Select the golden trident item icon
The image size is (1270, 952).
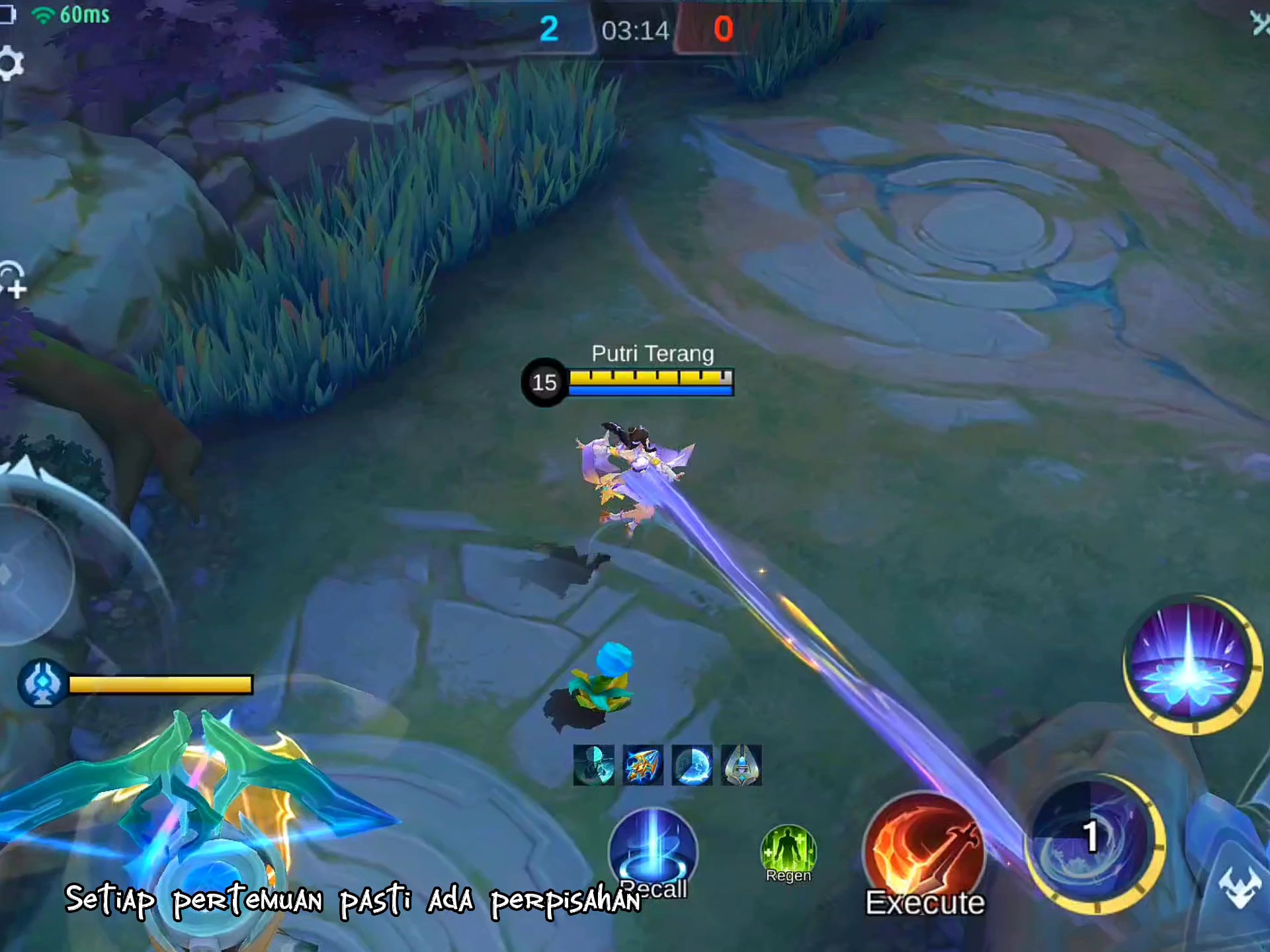(x=642, y=766)
